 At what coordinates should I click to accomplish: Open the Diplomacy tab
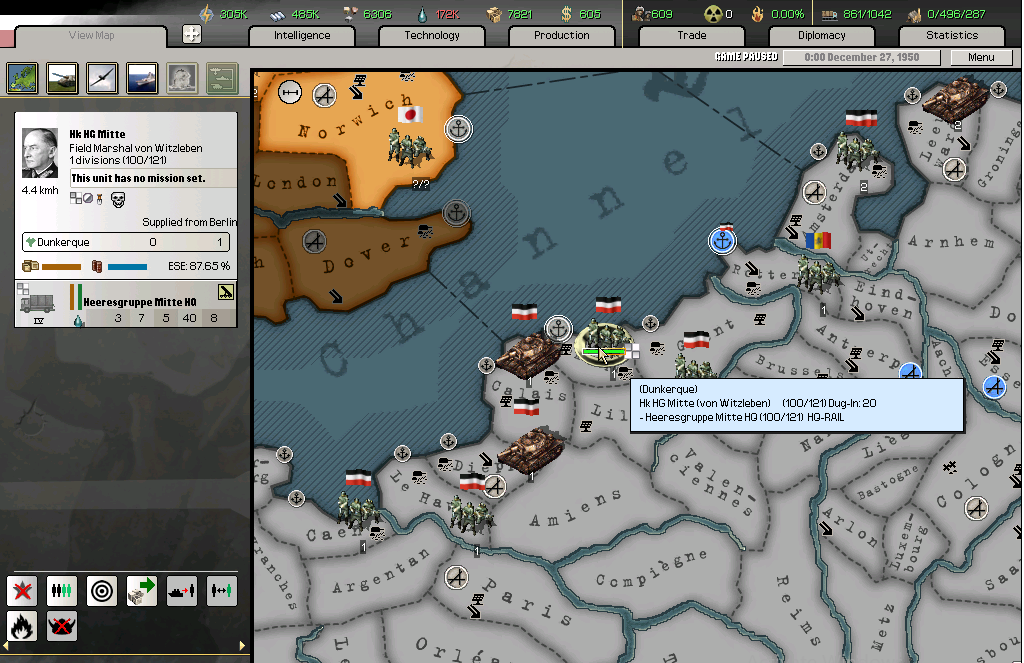click(x=821, y=35)
